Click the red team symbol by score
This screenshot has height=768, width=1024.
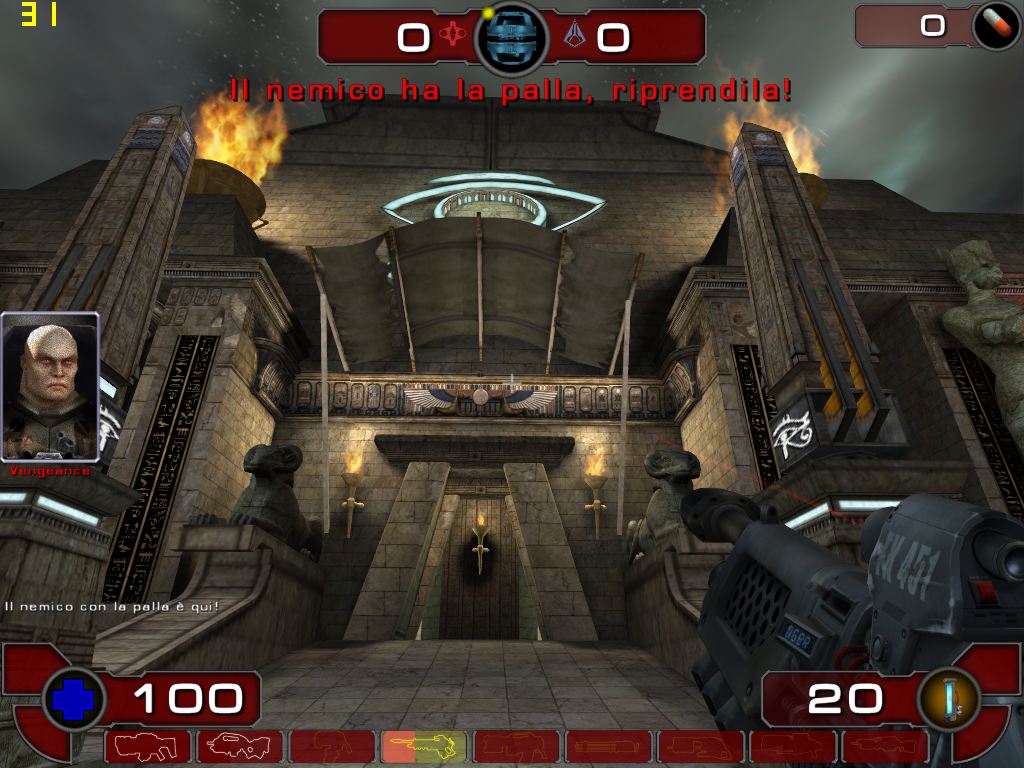coord(454,36)
